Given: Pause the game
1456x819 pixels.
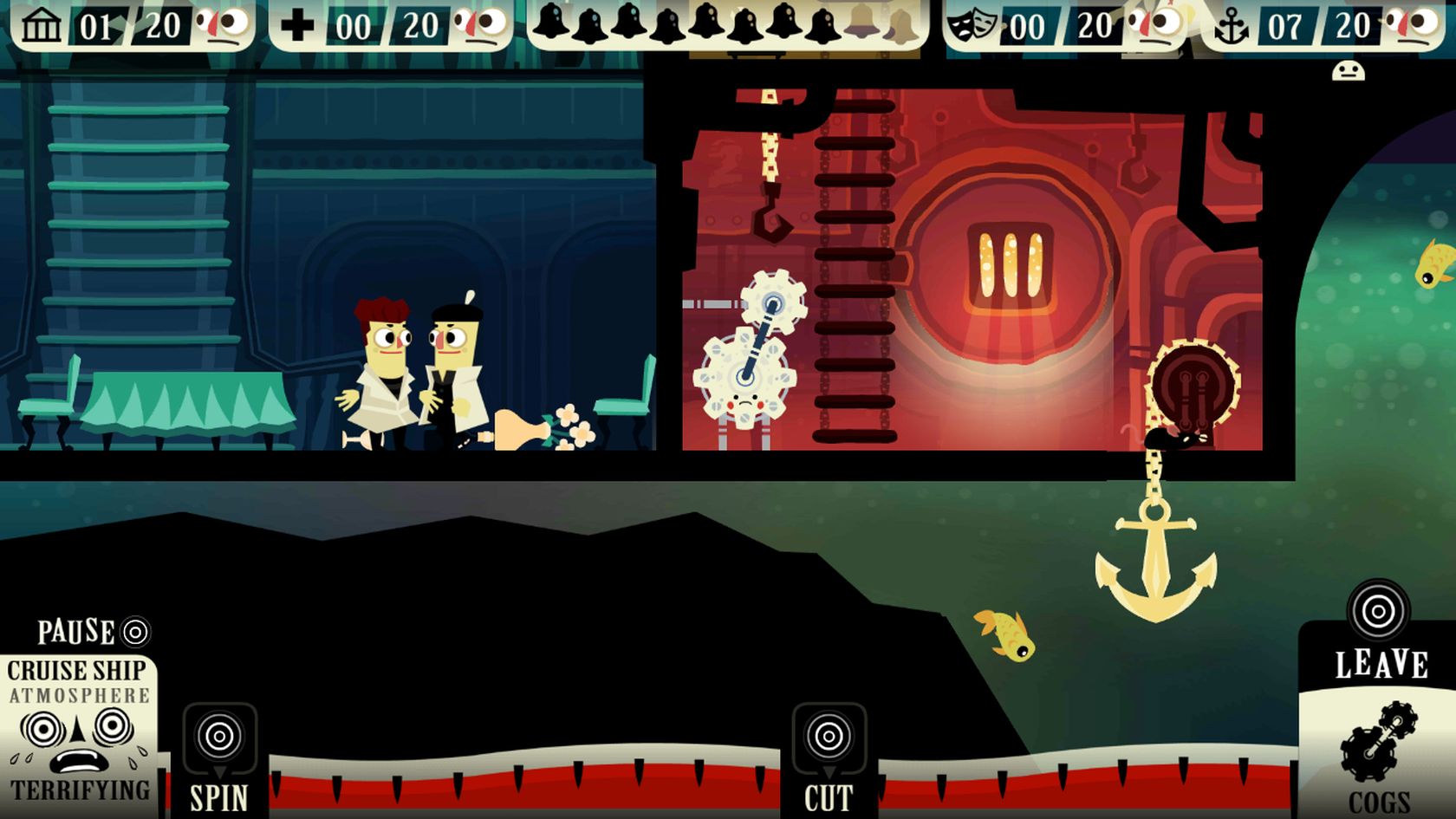Looking at the screenshot, I should tap(134, 632).
